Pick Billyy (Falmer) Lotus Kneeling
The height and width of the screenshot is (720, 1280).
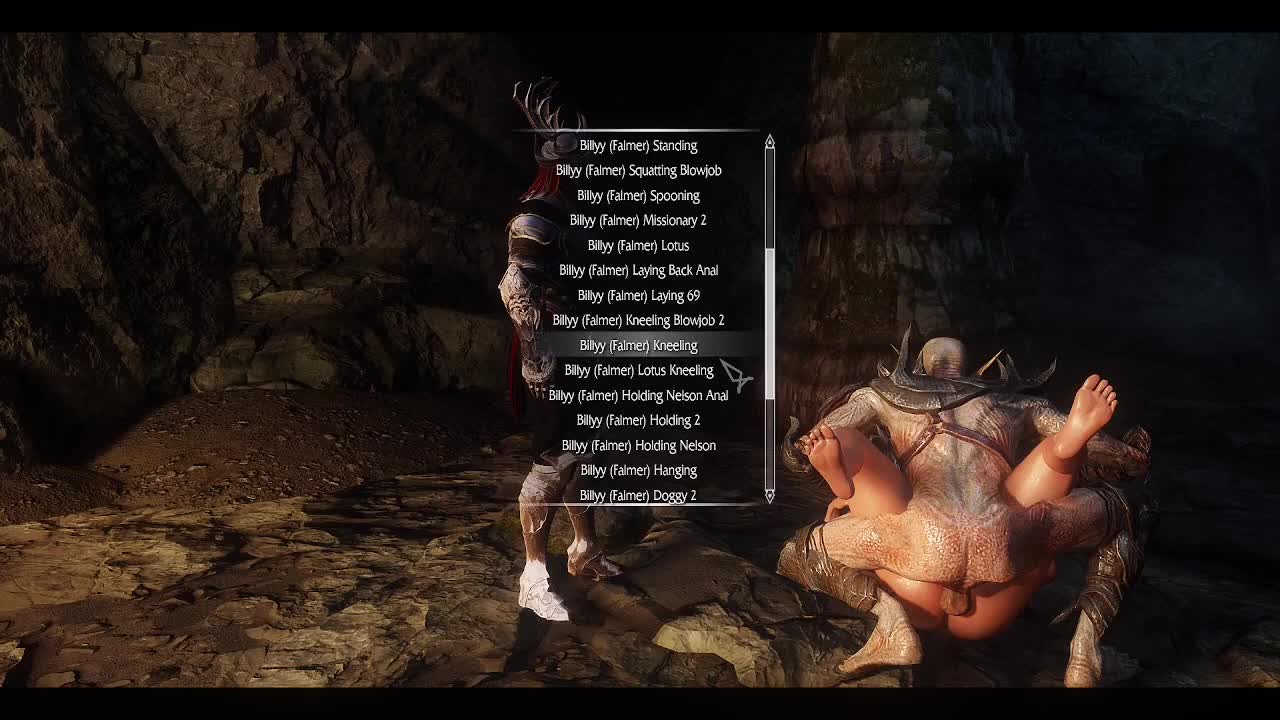[x=638, y=371]
